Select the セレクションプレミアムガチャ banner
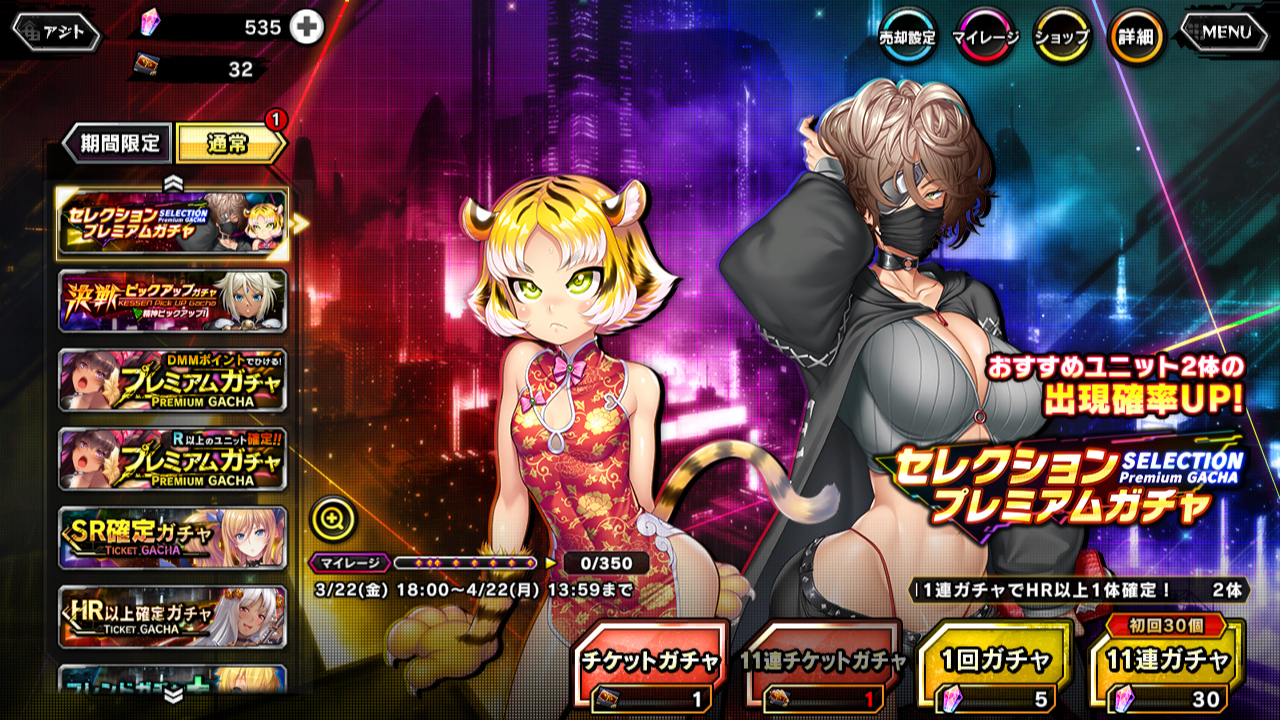Image resolution: width=1280 pixels, height=720 pixels. tap(173, 223)
